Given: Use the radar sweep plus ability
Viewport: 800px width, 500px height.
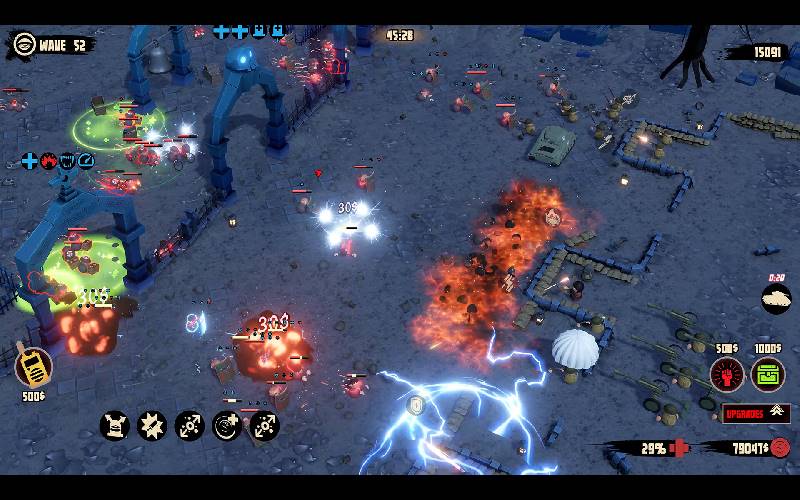Looking at the screenshot, I should point(227,425).
